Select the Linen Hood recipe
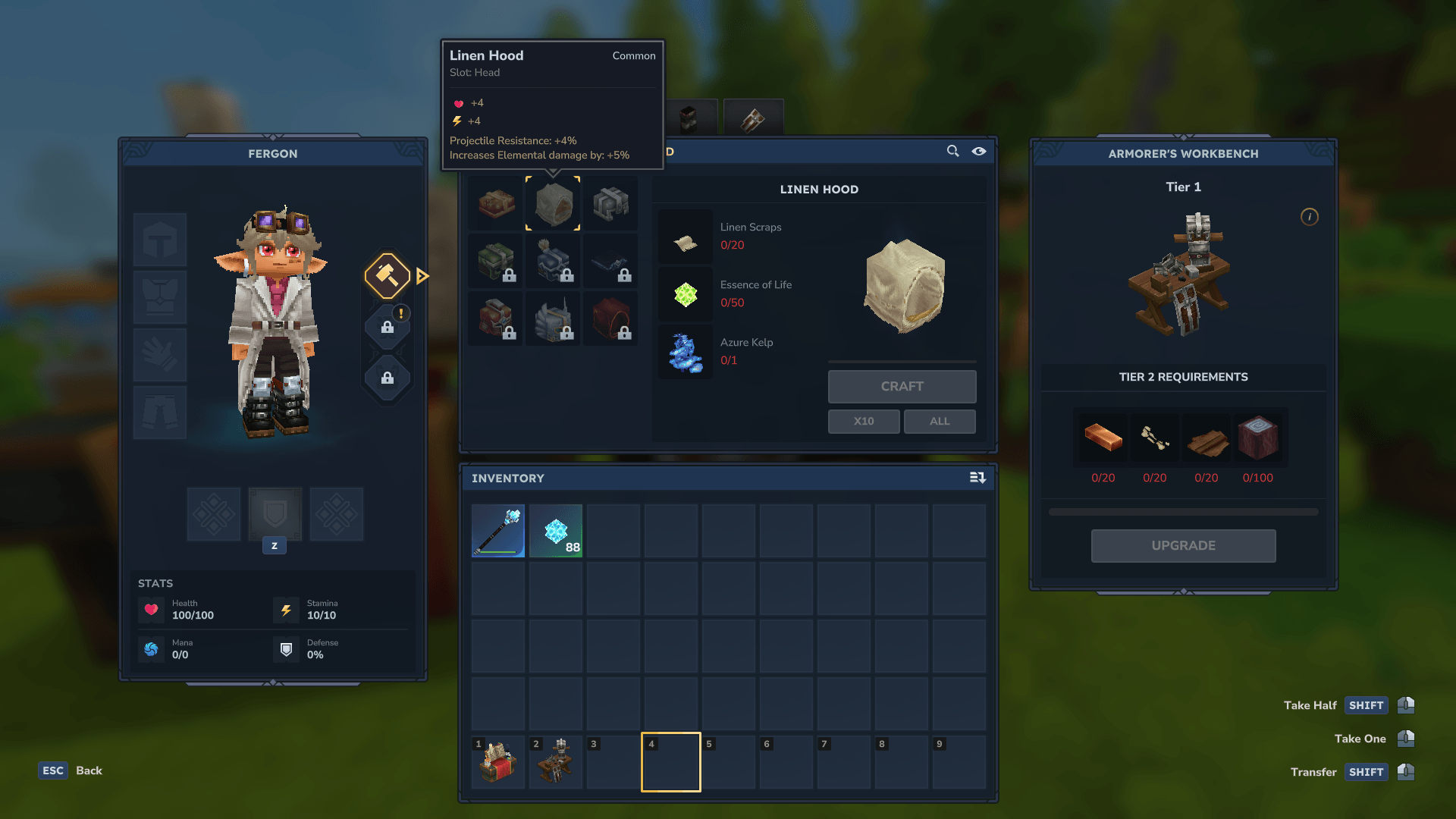This screenshot has width=1456, height=819. coord(553,203)
